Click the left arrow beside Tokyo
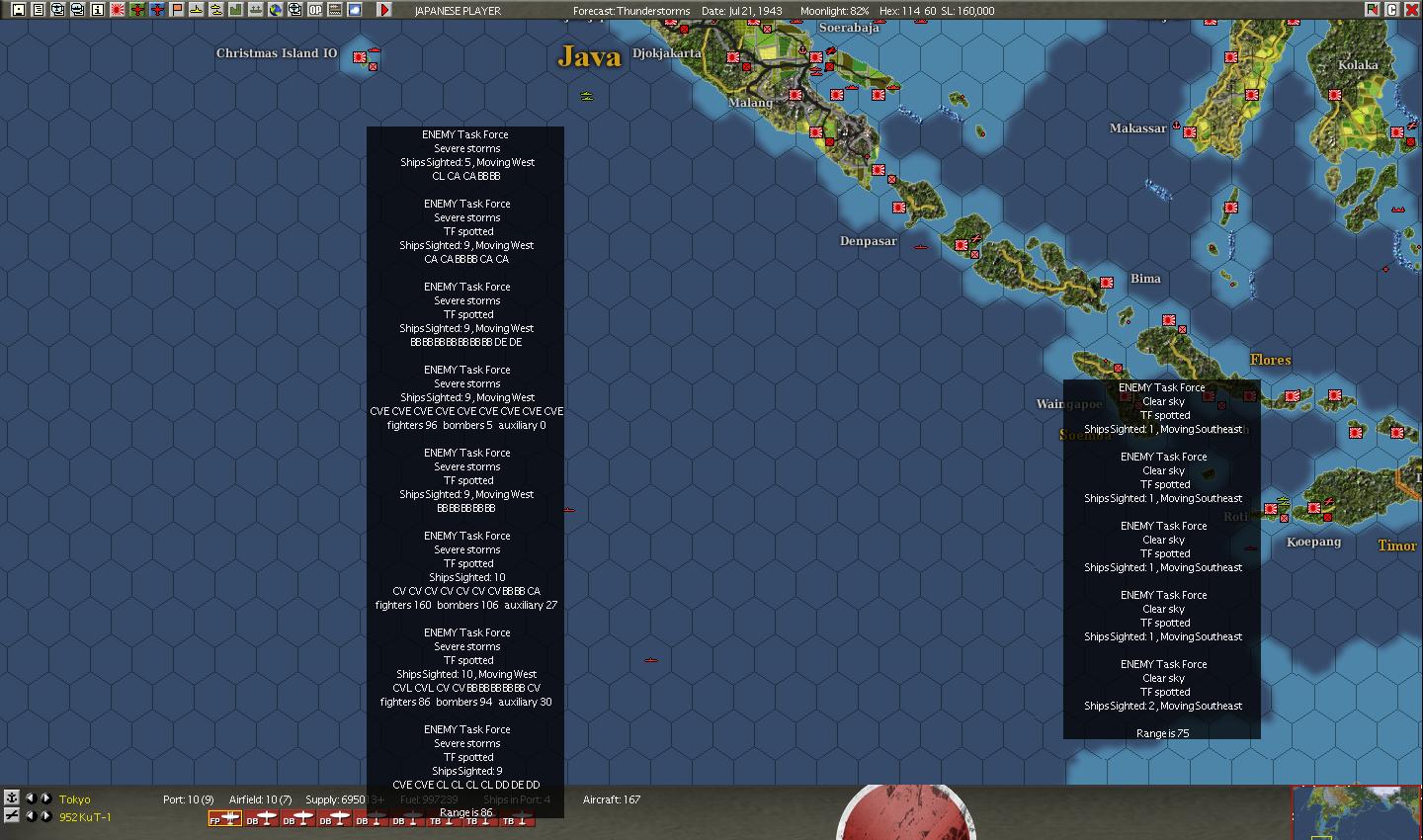The height and width of the screenshot is (840, 1423). click(33, 798)
